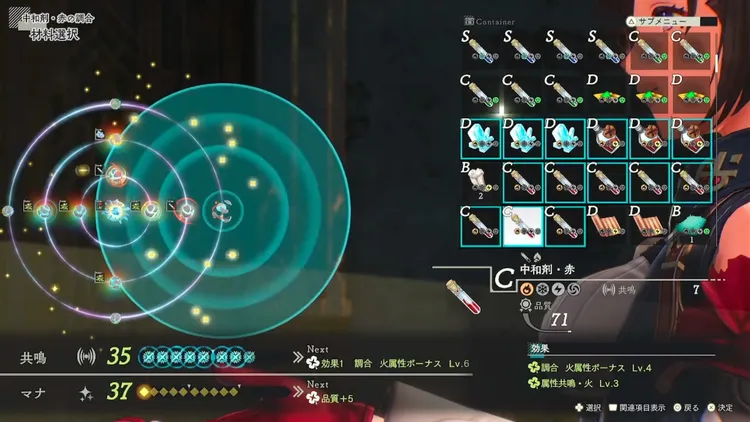
Task: Choose the highlighted white-background neutralizer slot
Action: tap(522, 226)
